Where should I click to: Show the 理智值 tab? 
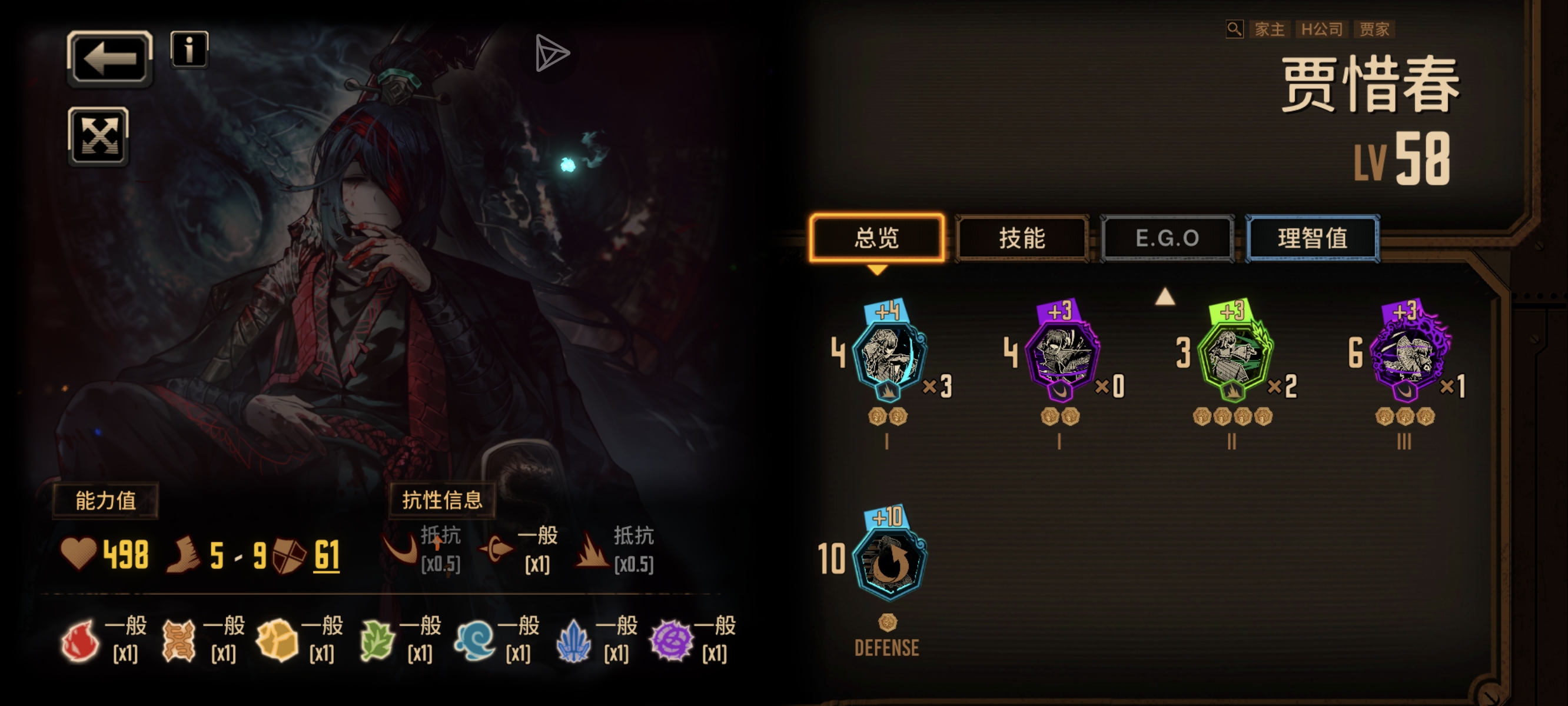[x=1313, y=238]
